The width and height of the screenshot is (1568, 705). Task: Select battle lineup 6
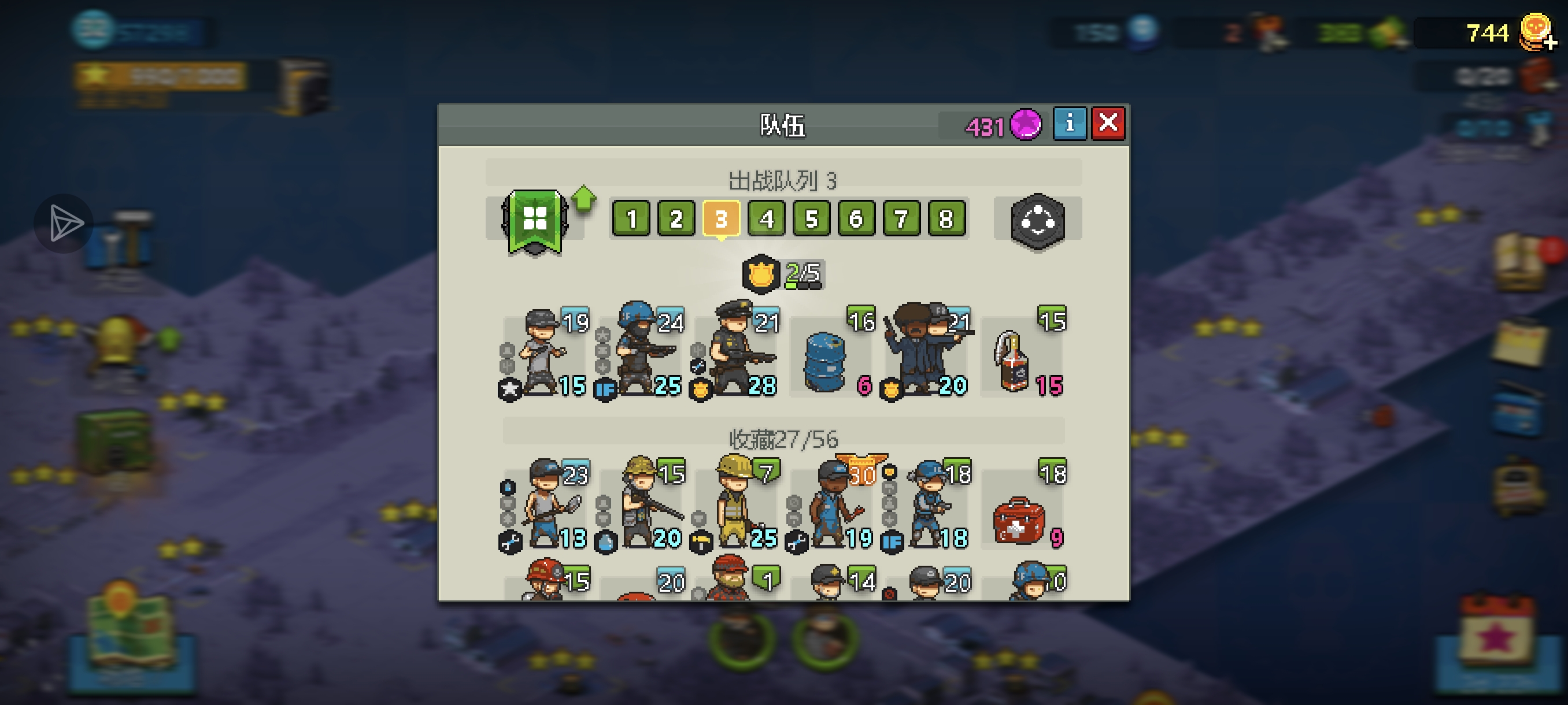pyautogui.click(x=856, y=218)
